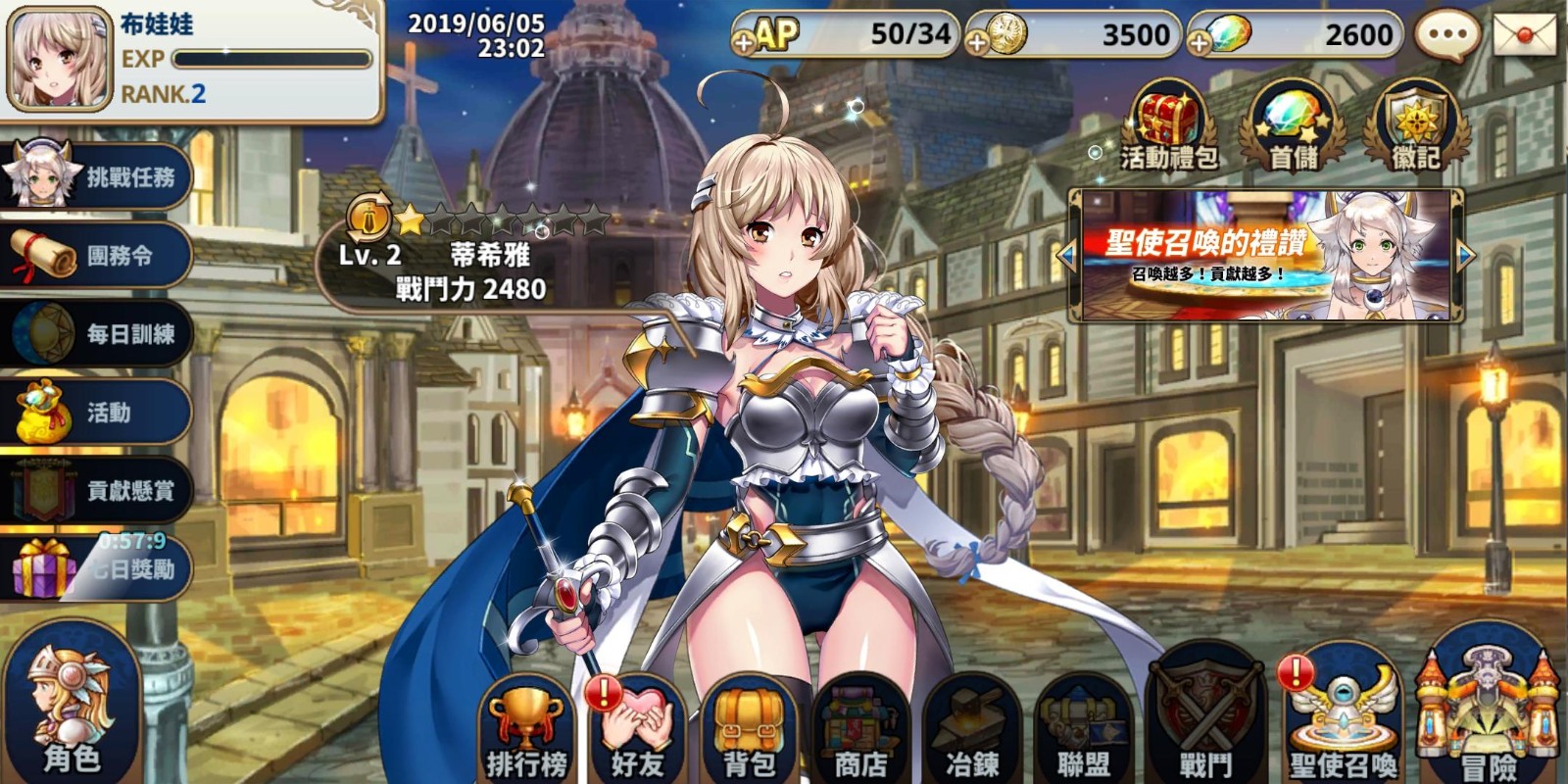Open the 活動禮包 treasure chest pack
Viewport: 1568px width, 784px height.
[x=1169, y=127]
